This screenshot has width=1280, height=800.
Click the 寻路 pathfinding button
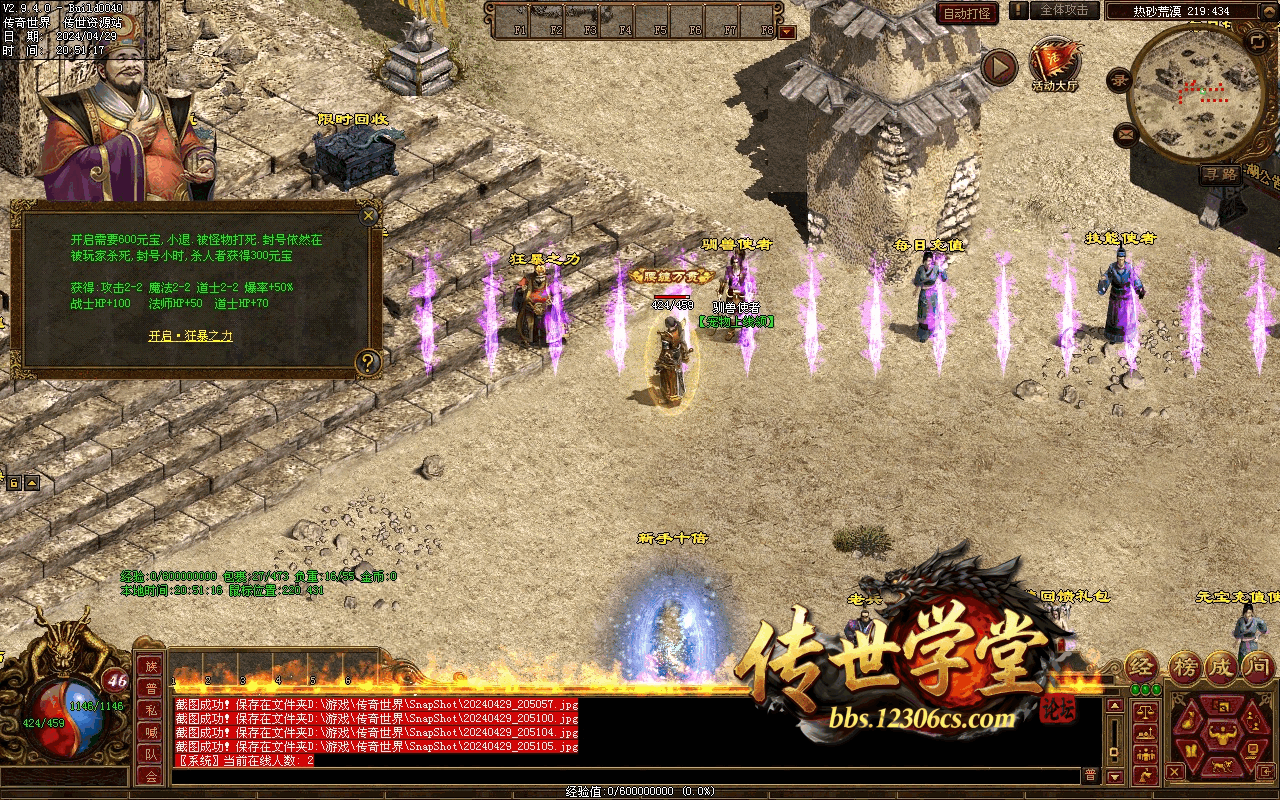1220,174
